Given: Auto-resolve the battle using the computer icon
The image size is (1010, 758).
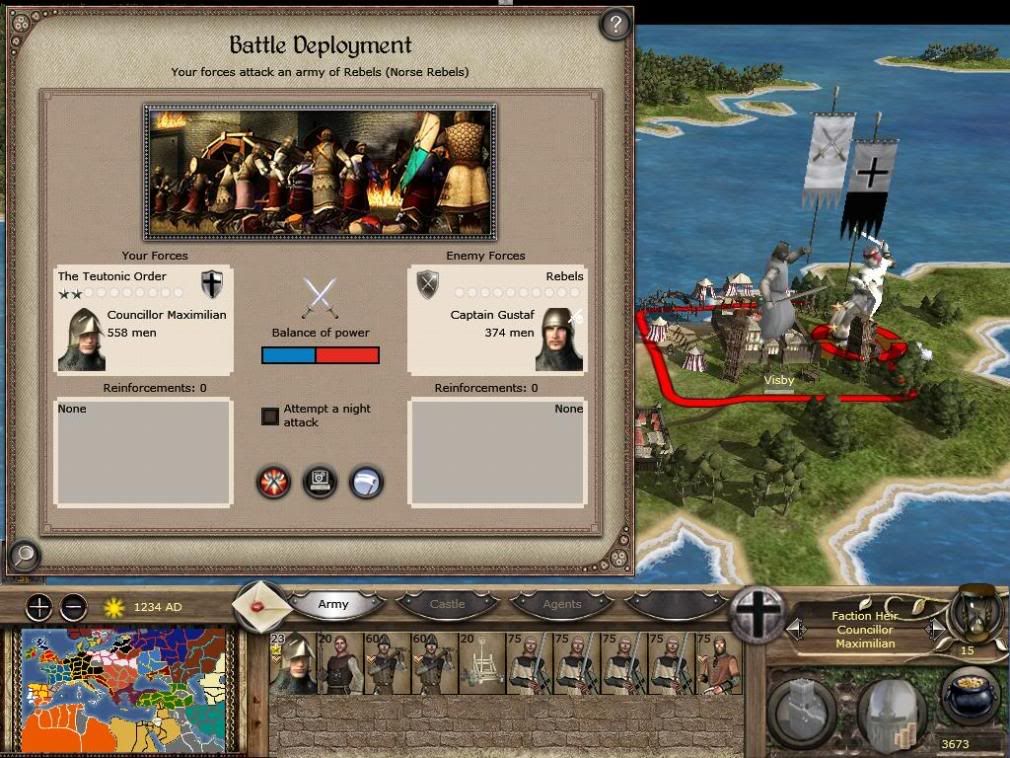Looking at the screenshot, I should click(x=320, y=482).
